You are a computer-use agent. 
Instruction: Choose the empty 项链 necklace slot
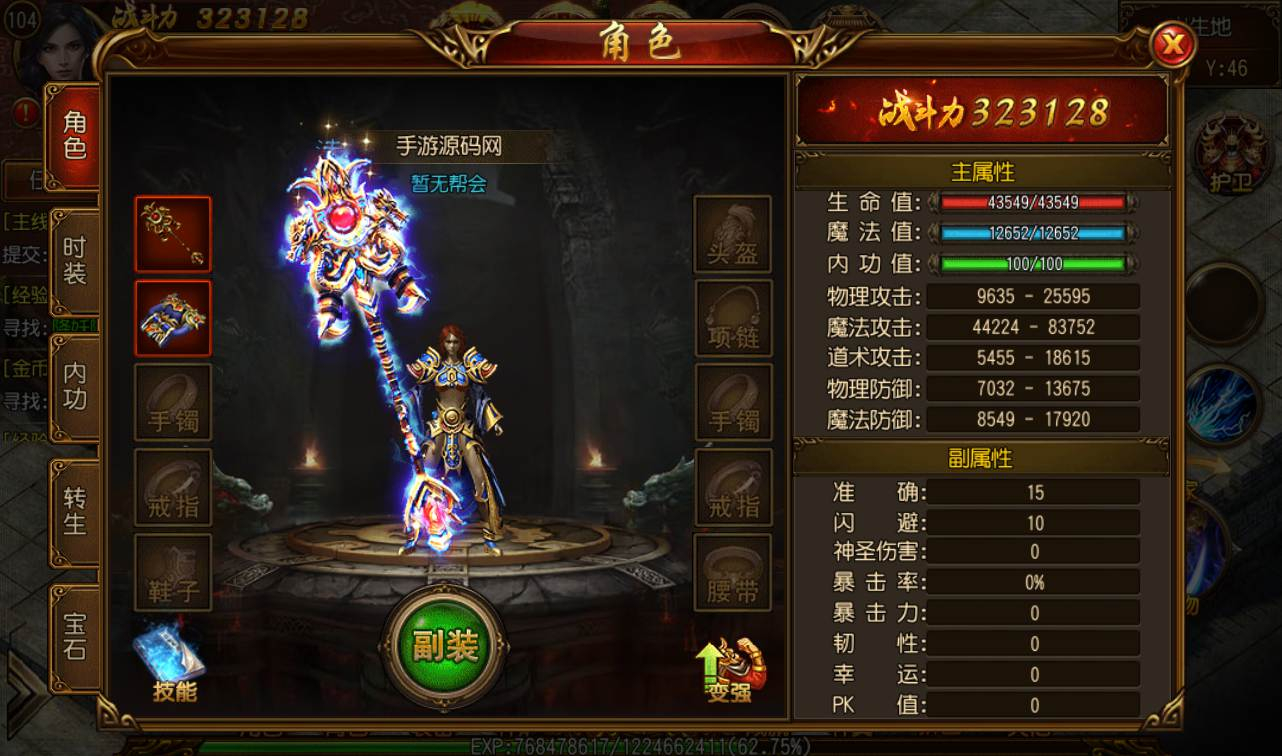pyautogui.click(x=733, y=318)
